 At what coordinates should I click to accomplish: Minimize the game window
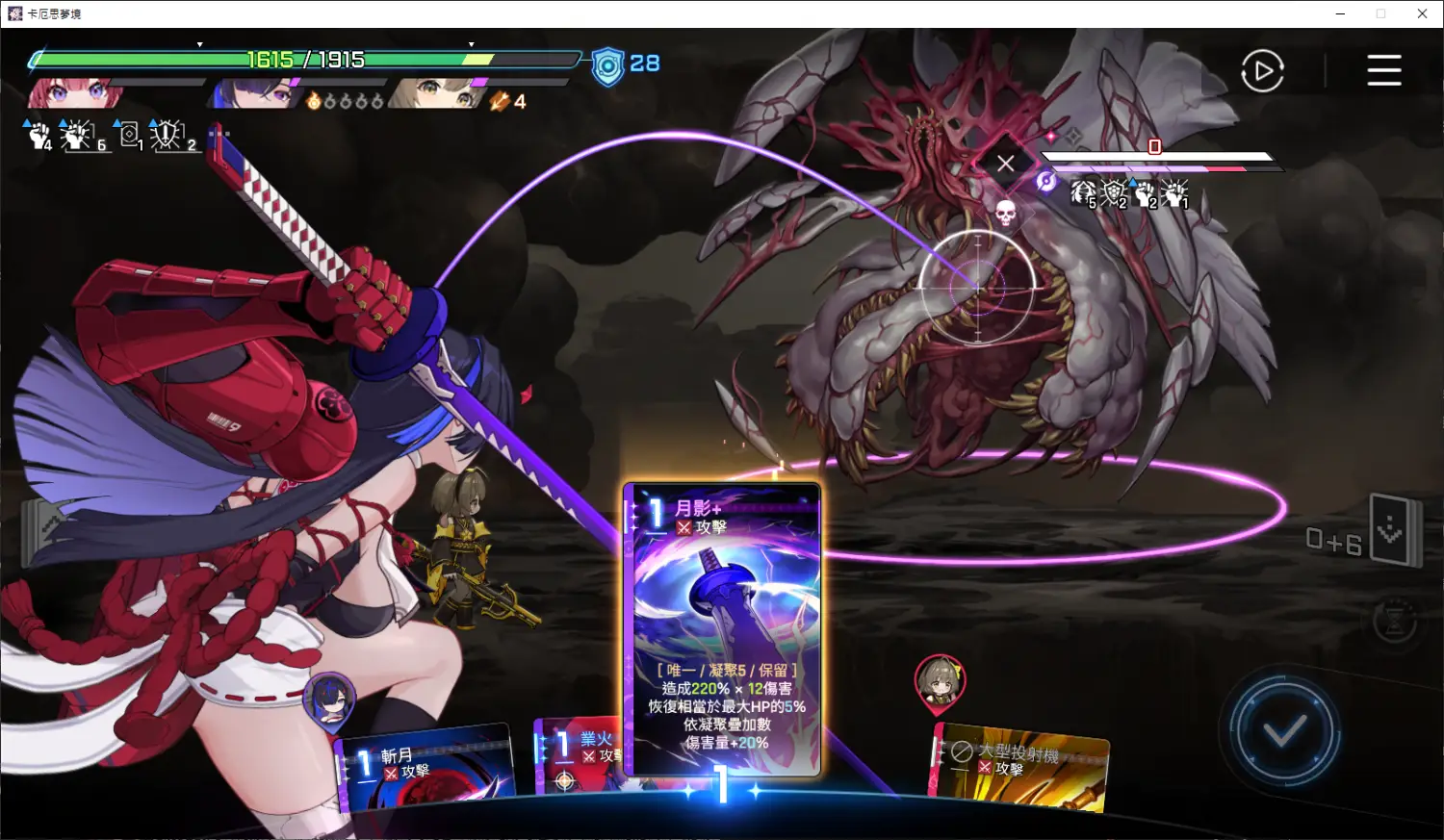[x=1341, y=13]
